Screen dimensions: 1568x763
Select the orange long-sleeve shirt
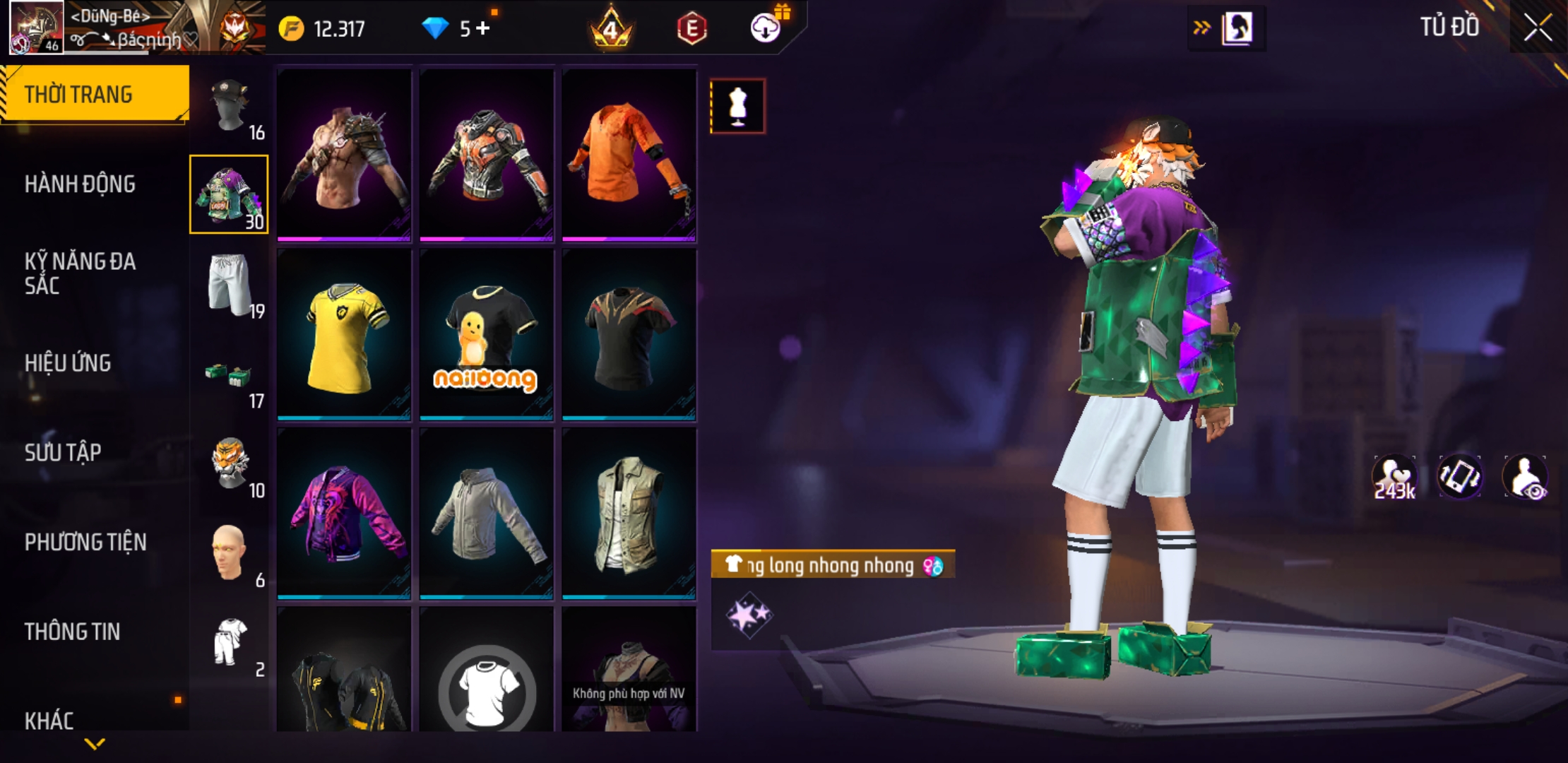tap(629, 155)
